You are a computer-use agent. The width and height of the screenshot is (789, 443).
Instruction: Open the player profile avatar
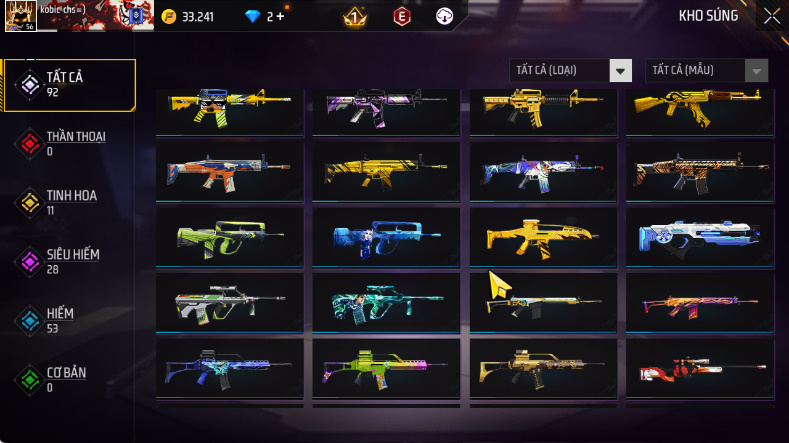(x=21, y=15)
